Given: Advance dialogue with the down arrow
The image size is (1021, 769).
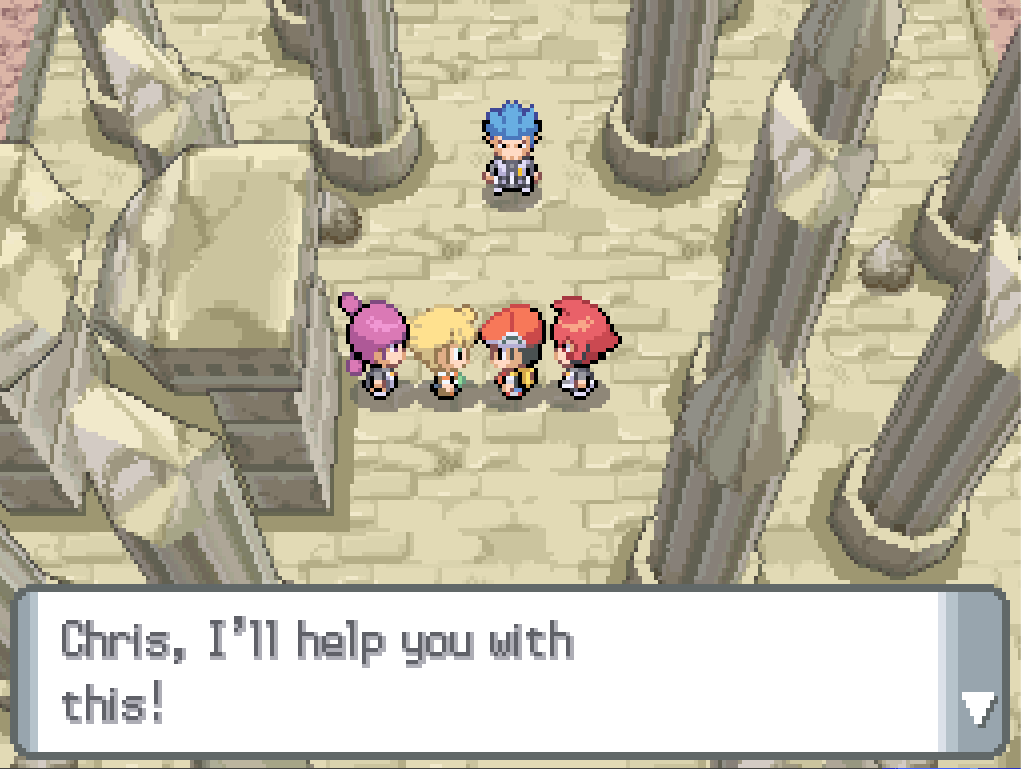Looking at the screenshot, I should [x=977, y=709].
